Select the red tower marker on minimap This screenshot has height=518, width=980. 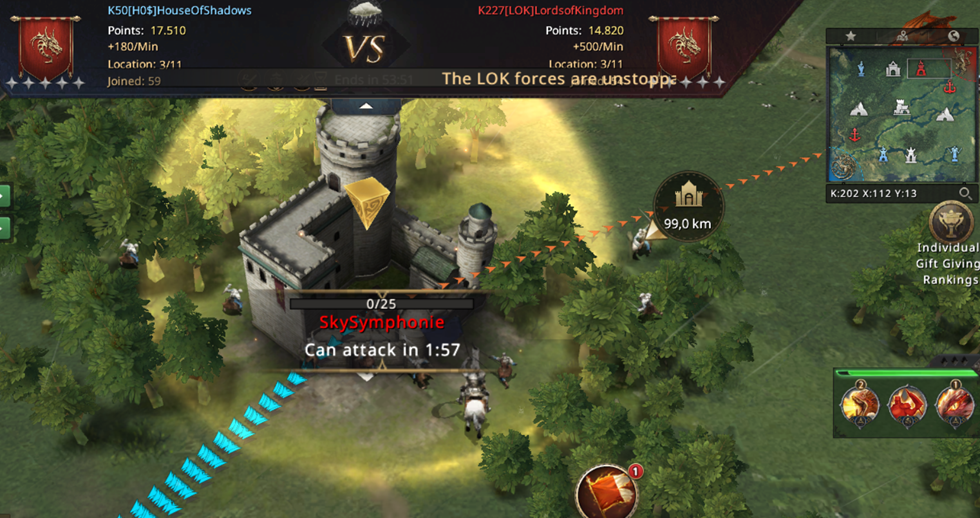point(928,68)
